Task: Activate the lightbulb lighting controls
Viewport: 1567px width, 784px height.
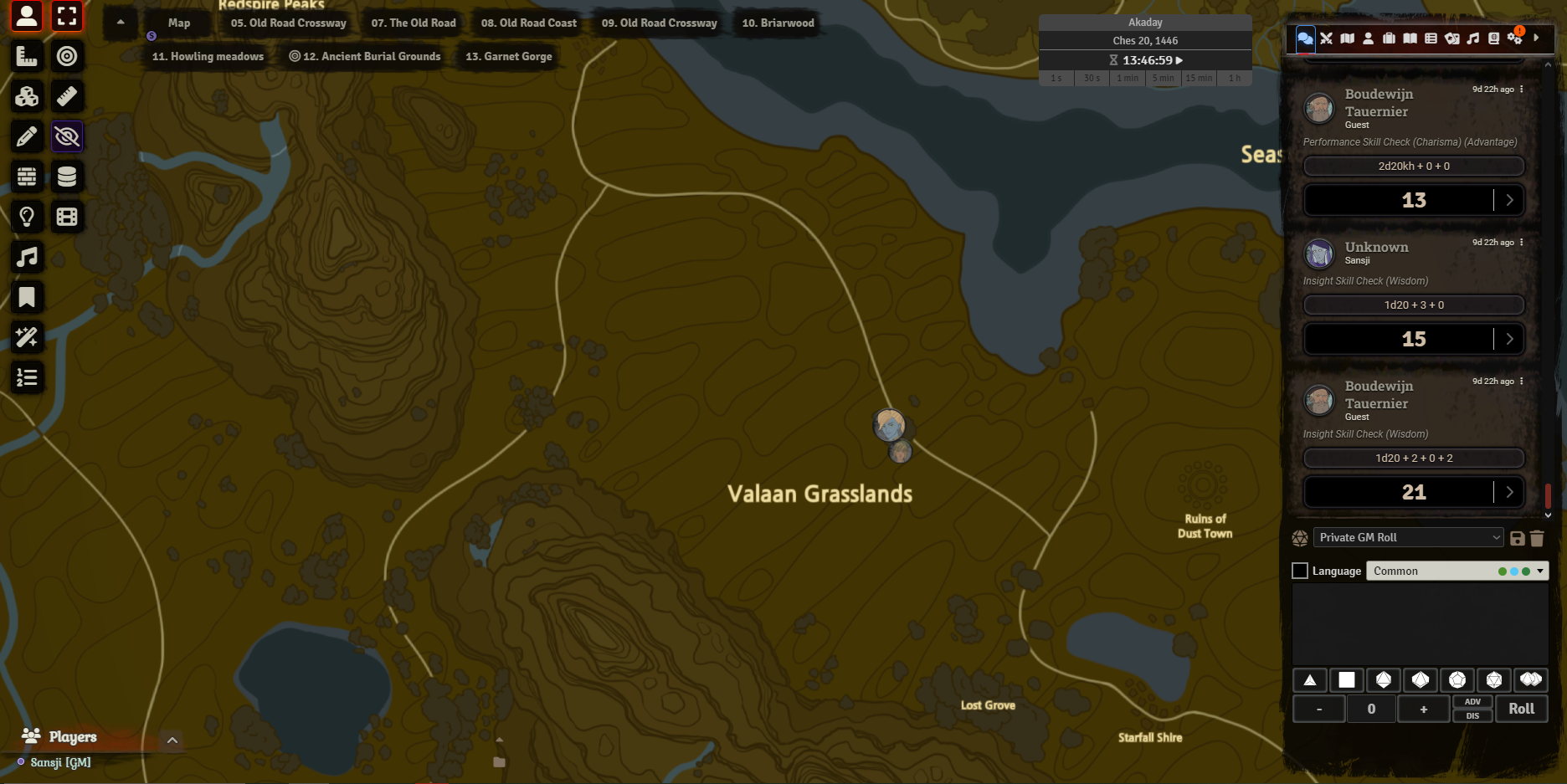Action: tap(27, 217)
